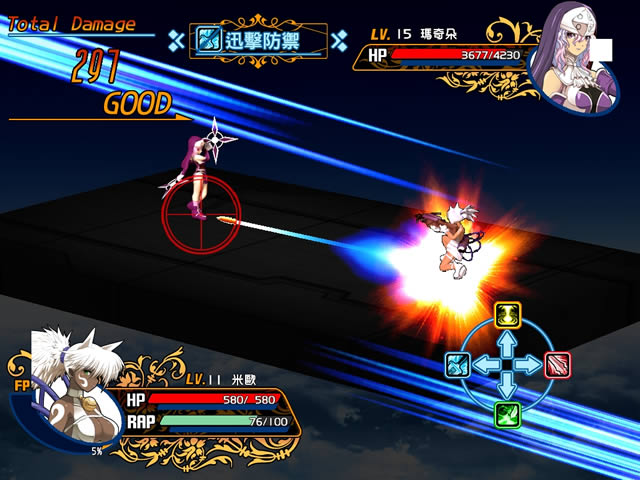Trigger the green skill icon below the arrows
The image size is (640, 480).
[x=508, y=413]
